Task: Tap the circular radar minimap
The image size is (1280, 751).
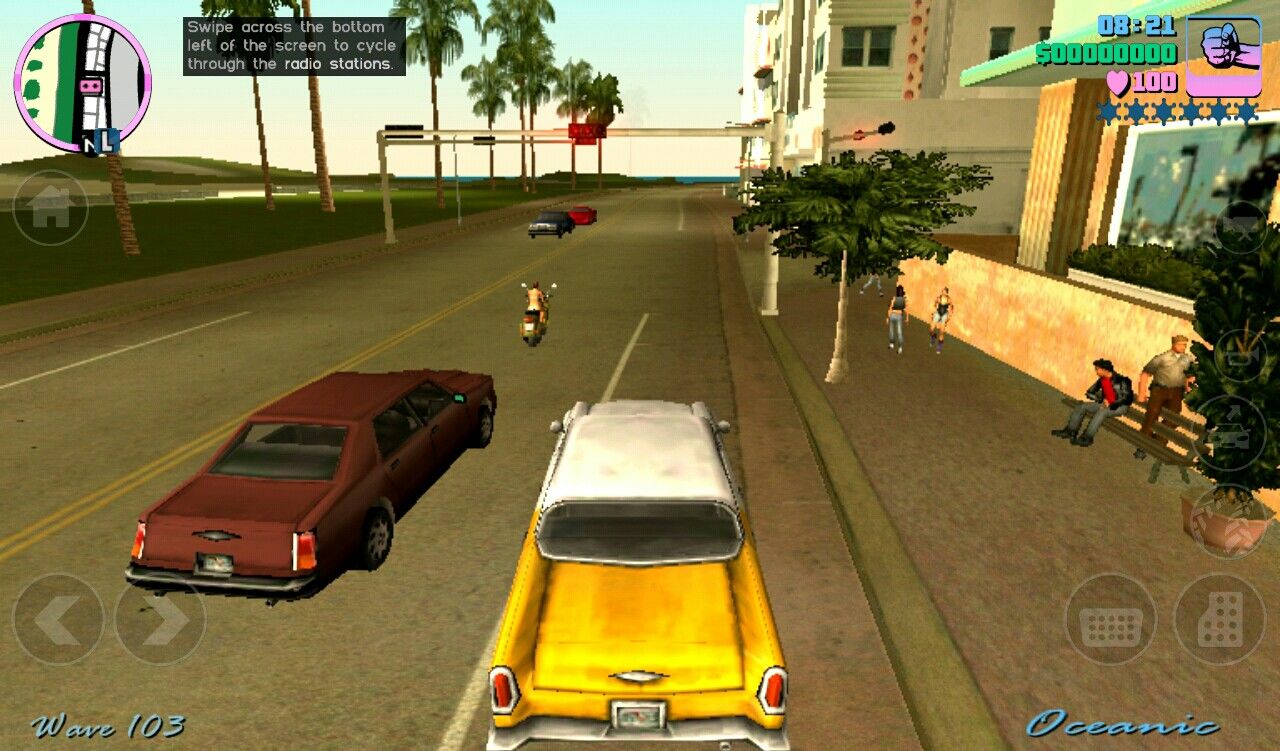Action: [x=82, y=84]
